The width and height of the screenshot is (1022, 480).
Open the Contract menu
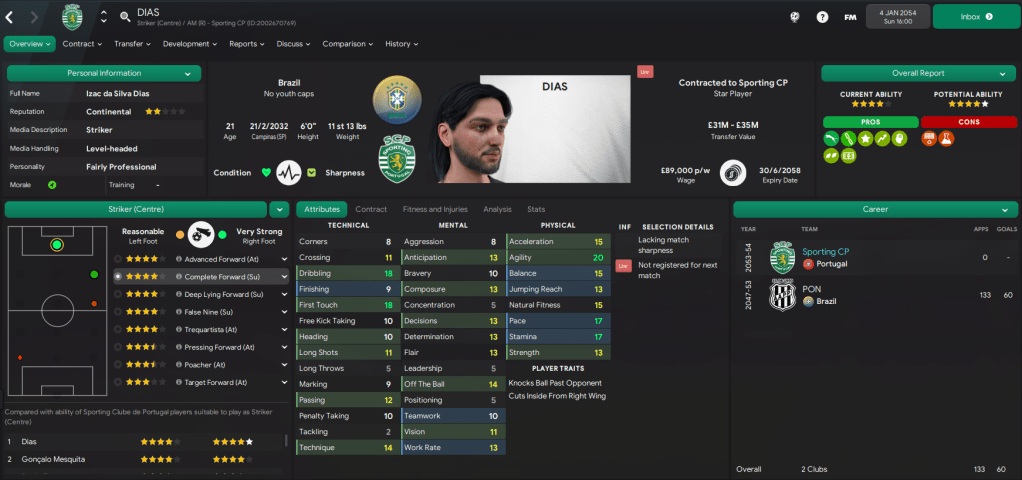[x=82, y=44]
